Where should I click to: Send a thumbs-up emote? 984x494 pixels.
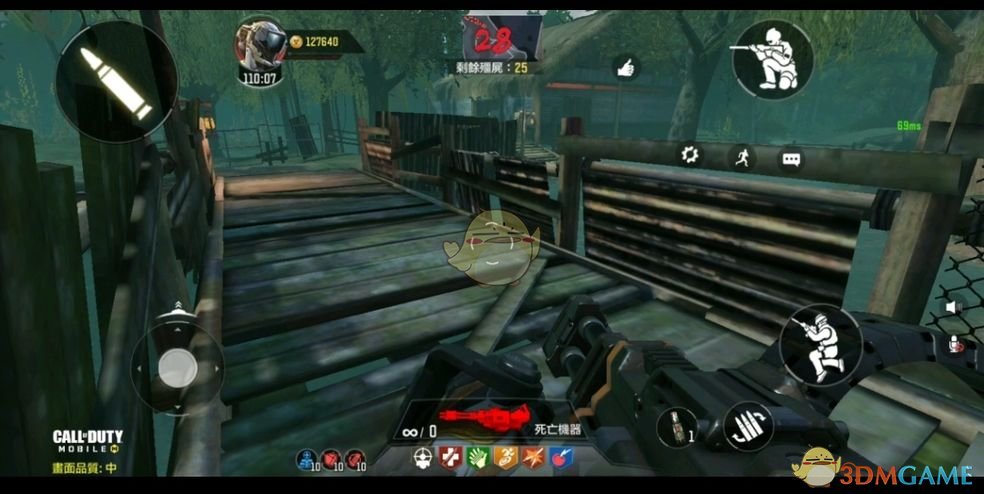(x=627, y=67)
